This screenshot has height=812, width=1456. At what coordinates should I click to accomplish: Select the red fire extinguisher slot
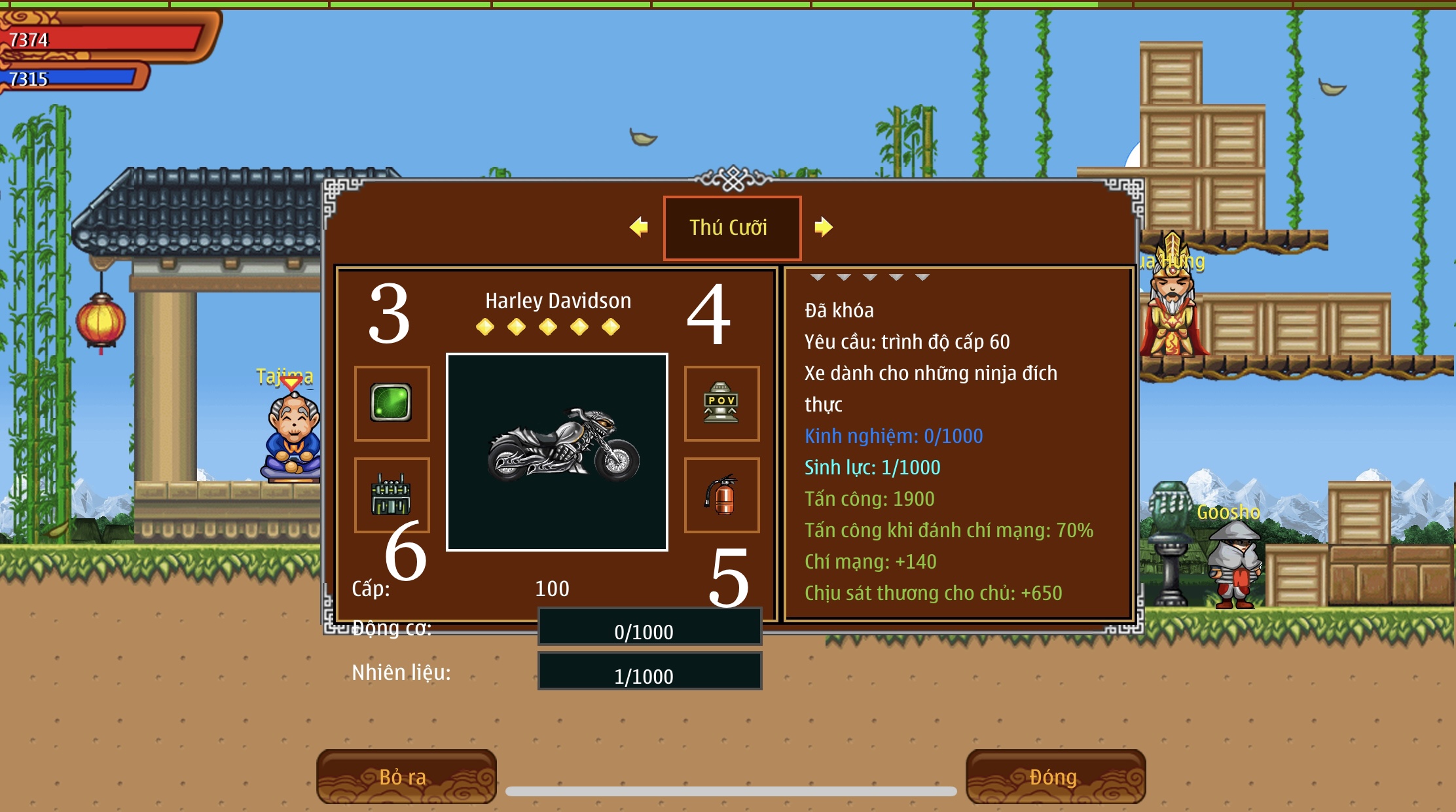point(721,495)
